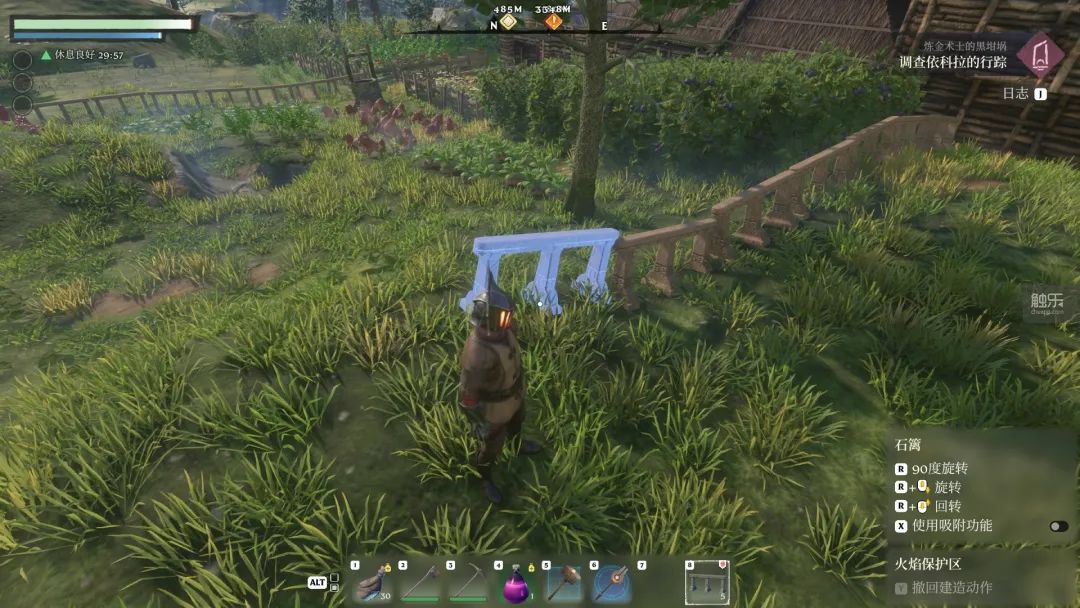Toggle the 使用吸附功能 snapping switch
1080x608 pixels.
[x=1058, y=526]
